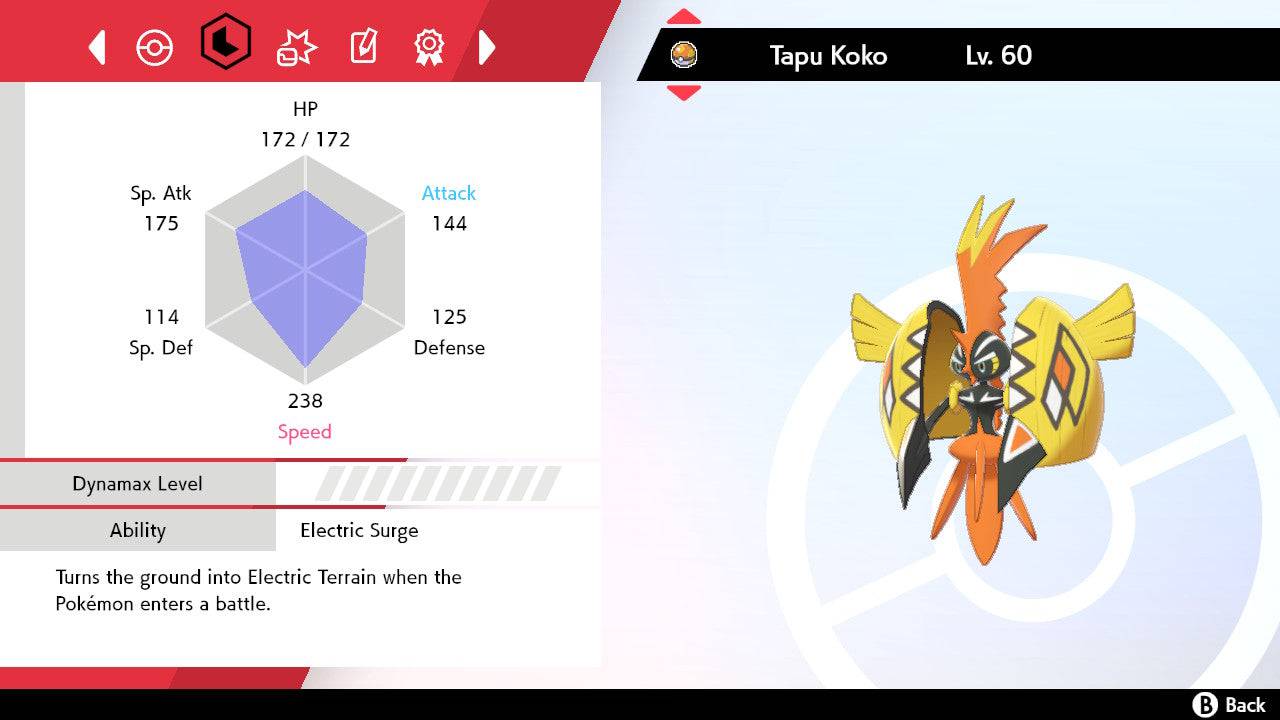The height and width of the screenshot is (720, 1280).
Task: Click the Attack stat label
Action: [x=448, y=193]
